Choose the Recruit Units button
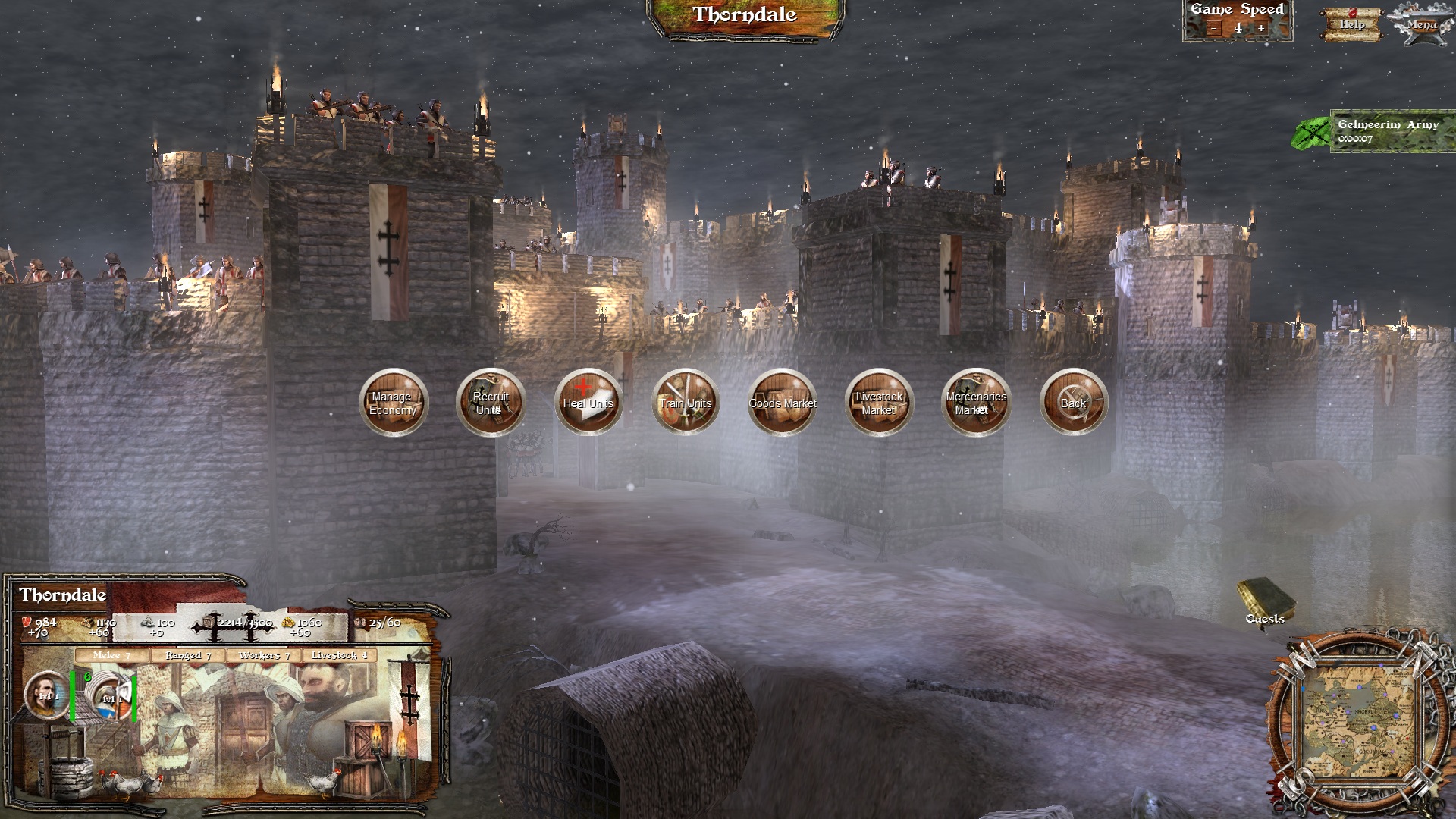The height and width of the screenshot is (819, 1456). 491,403
